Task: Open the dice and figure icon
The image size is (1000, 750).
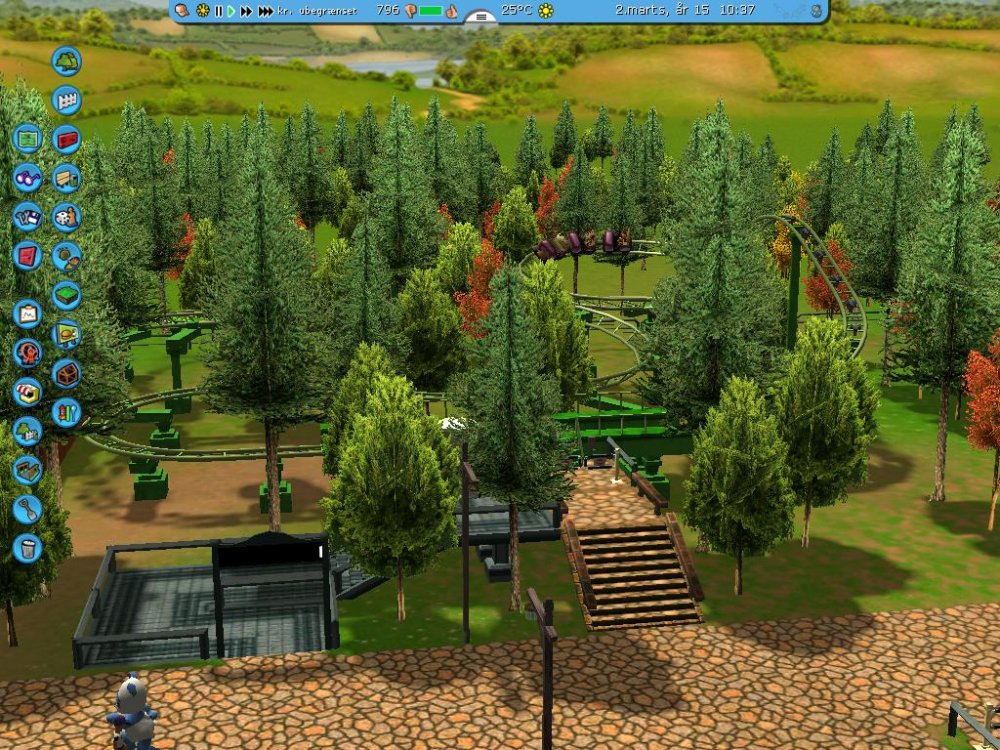Action: click(66, 217)
